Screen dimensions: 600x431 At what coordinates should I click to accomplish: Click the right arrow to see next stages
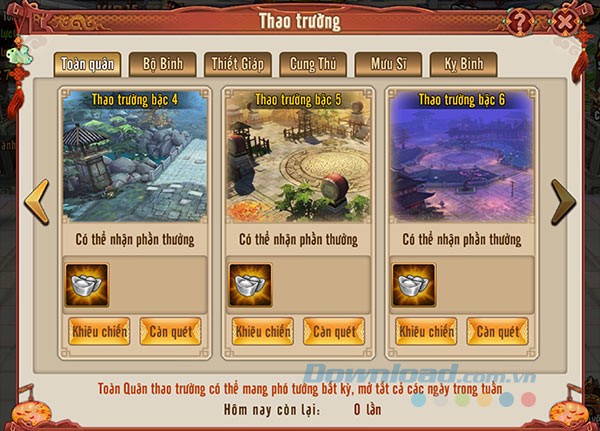click(563, 202)
